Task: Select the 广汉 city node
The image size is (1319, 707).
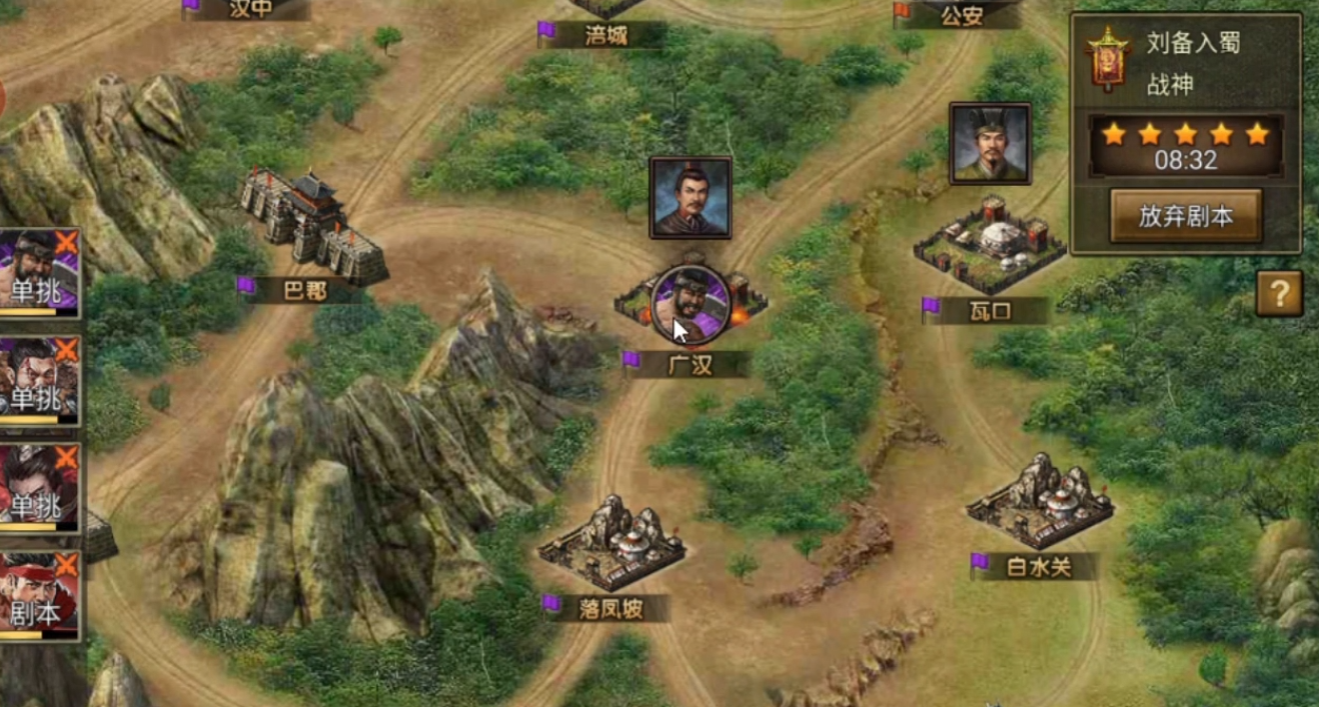Action: click(690, 365)
